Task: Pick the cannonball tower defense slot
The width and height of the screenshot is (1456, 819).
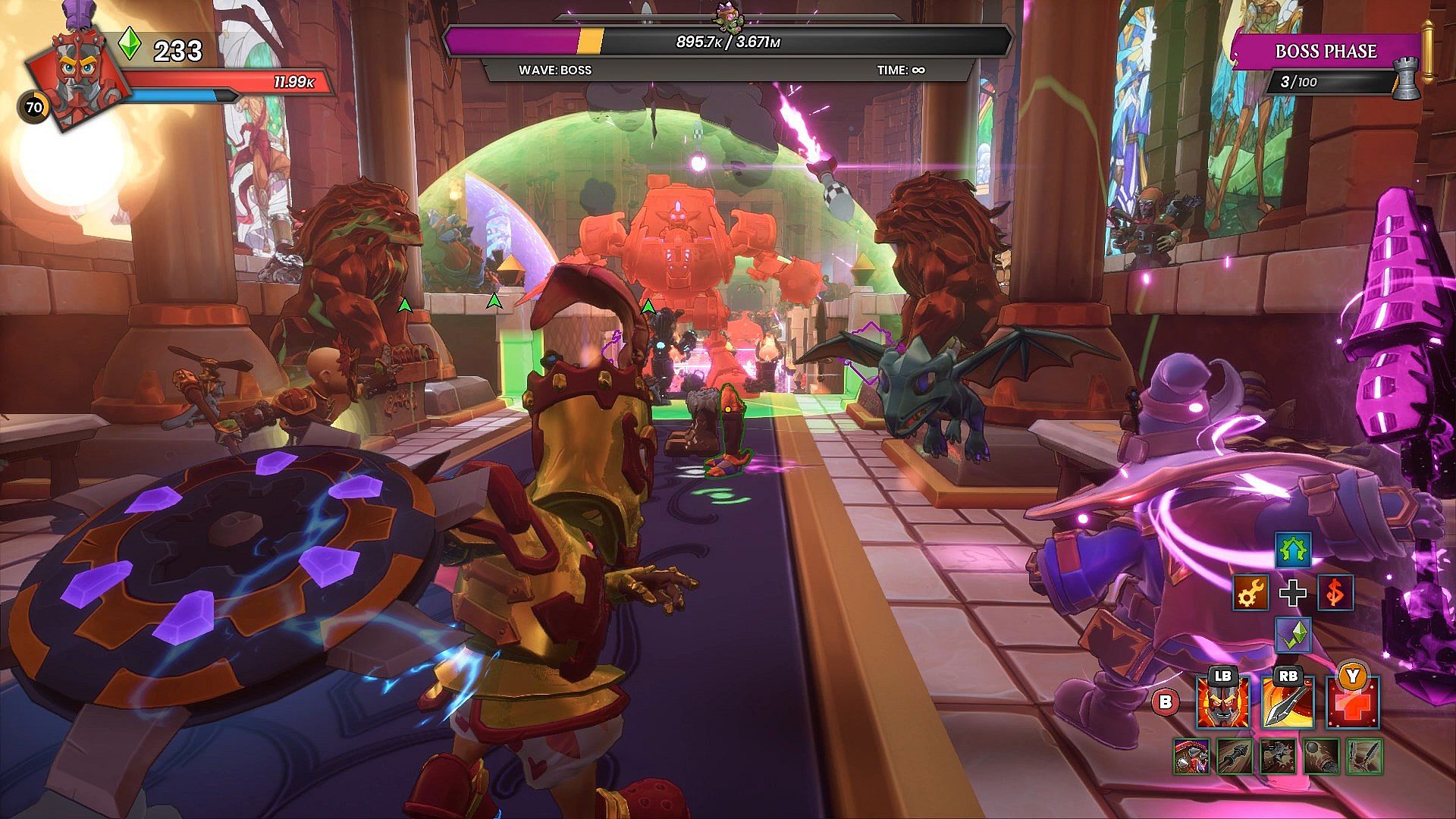Action: [x=1321, y=757]
